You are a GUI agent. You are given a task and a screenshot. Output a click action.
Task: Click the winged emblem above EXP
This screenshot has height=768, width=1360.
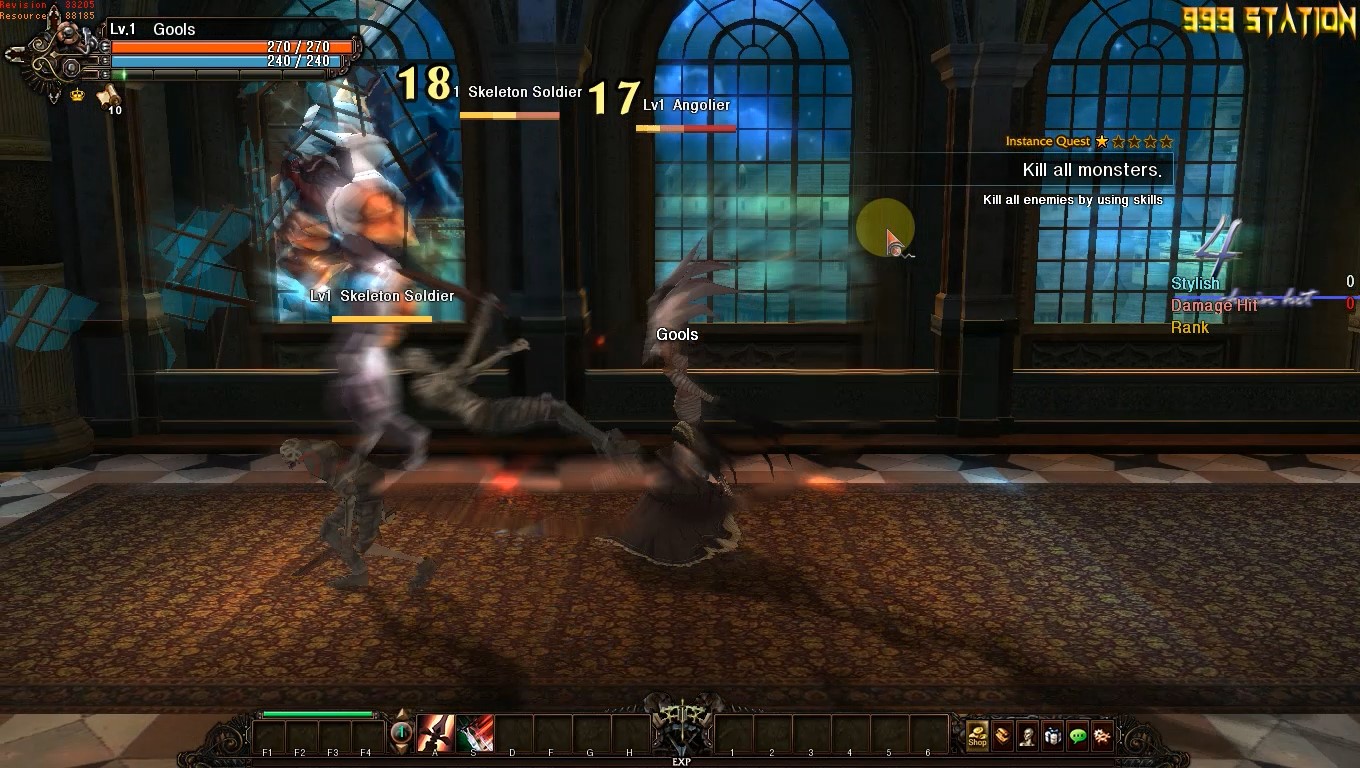coord(680,725)
